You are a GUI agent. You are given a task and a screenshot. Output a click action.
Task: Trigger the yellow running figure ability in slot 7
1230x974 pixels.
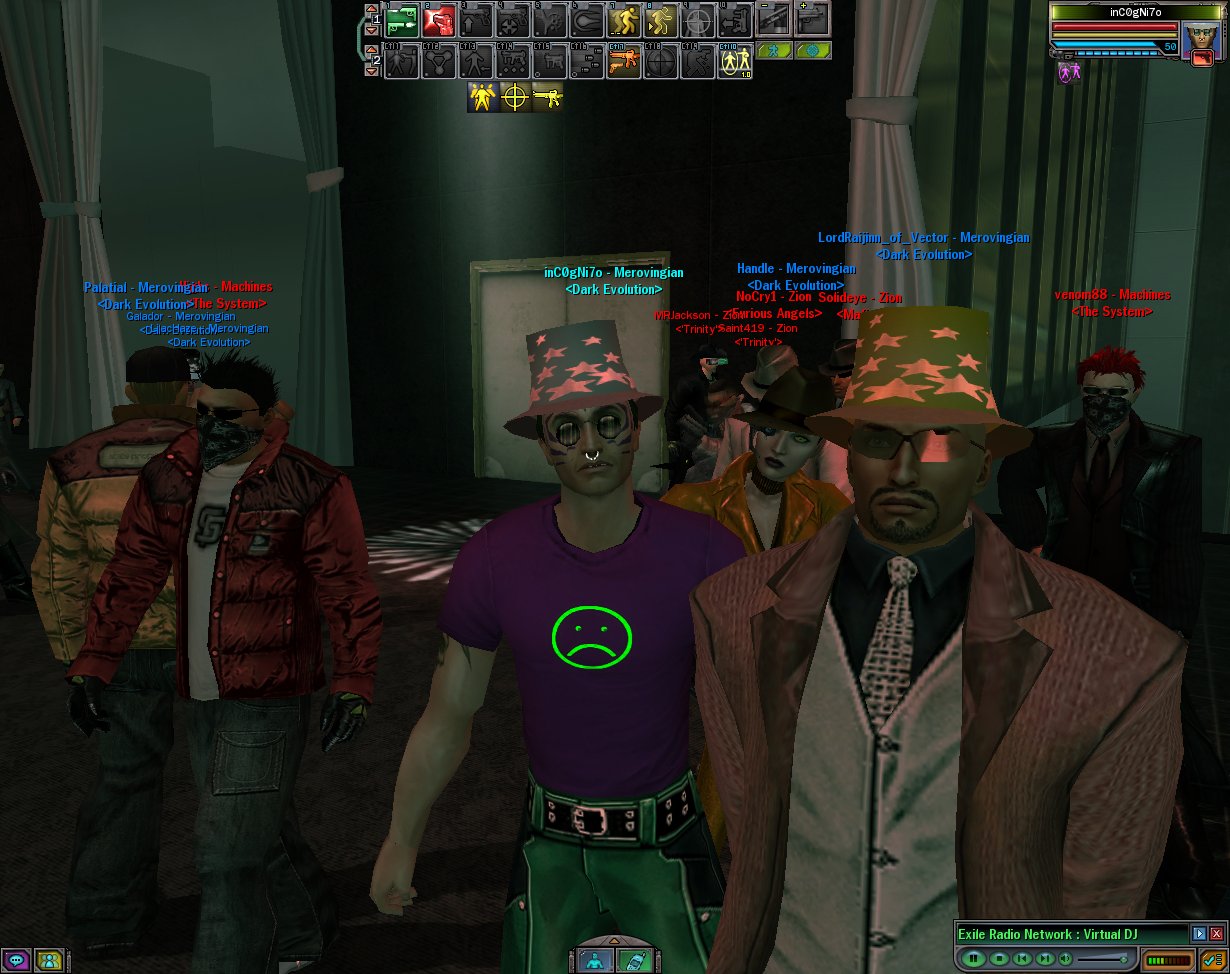click(625, 20)
